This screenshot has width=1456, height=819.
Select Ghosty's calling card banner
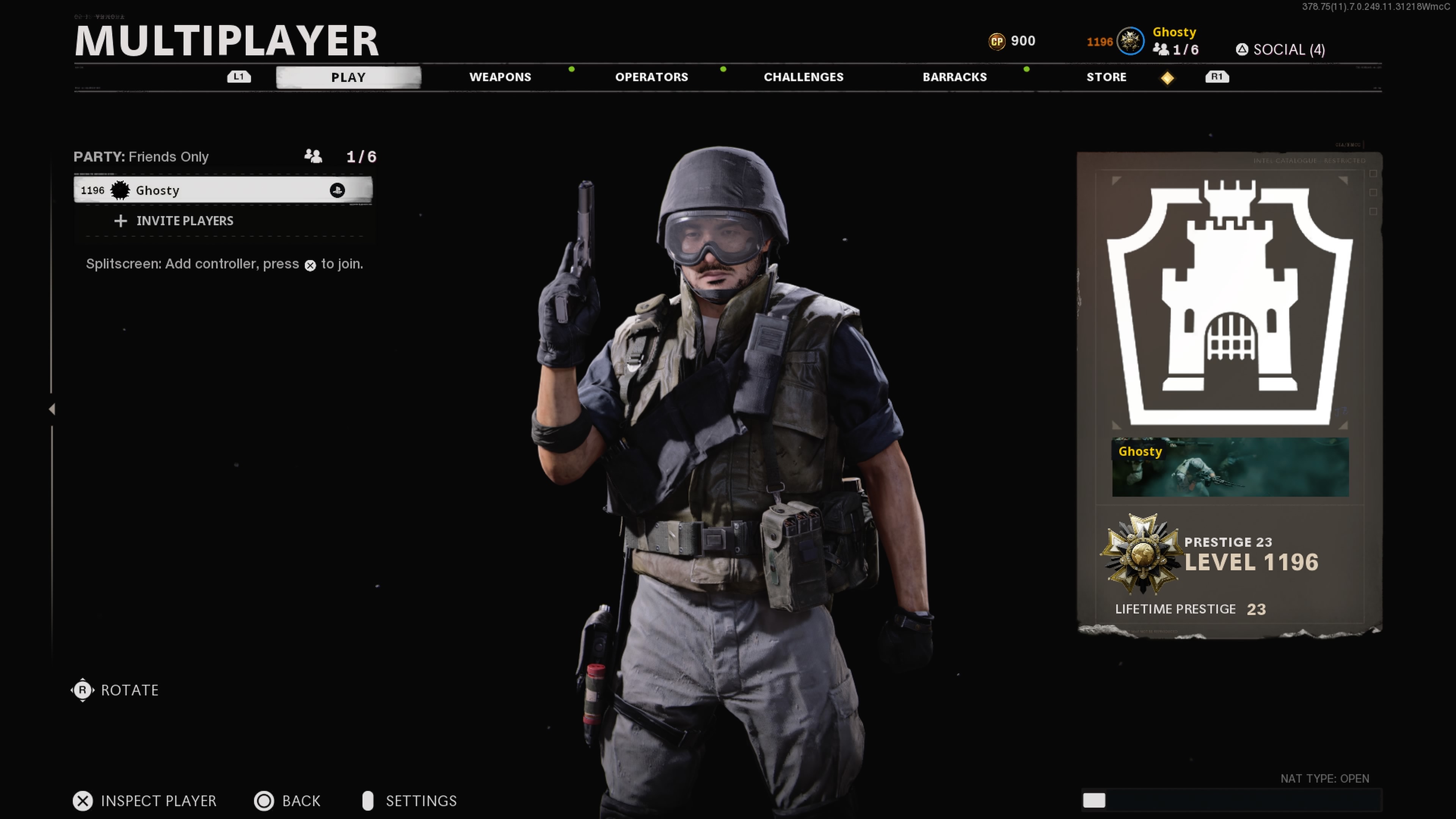(1230, 468)
